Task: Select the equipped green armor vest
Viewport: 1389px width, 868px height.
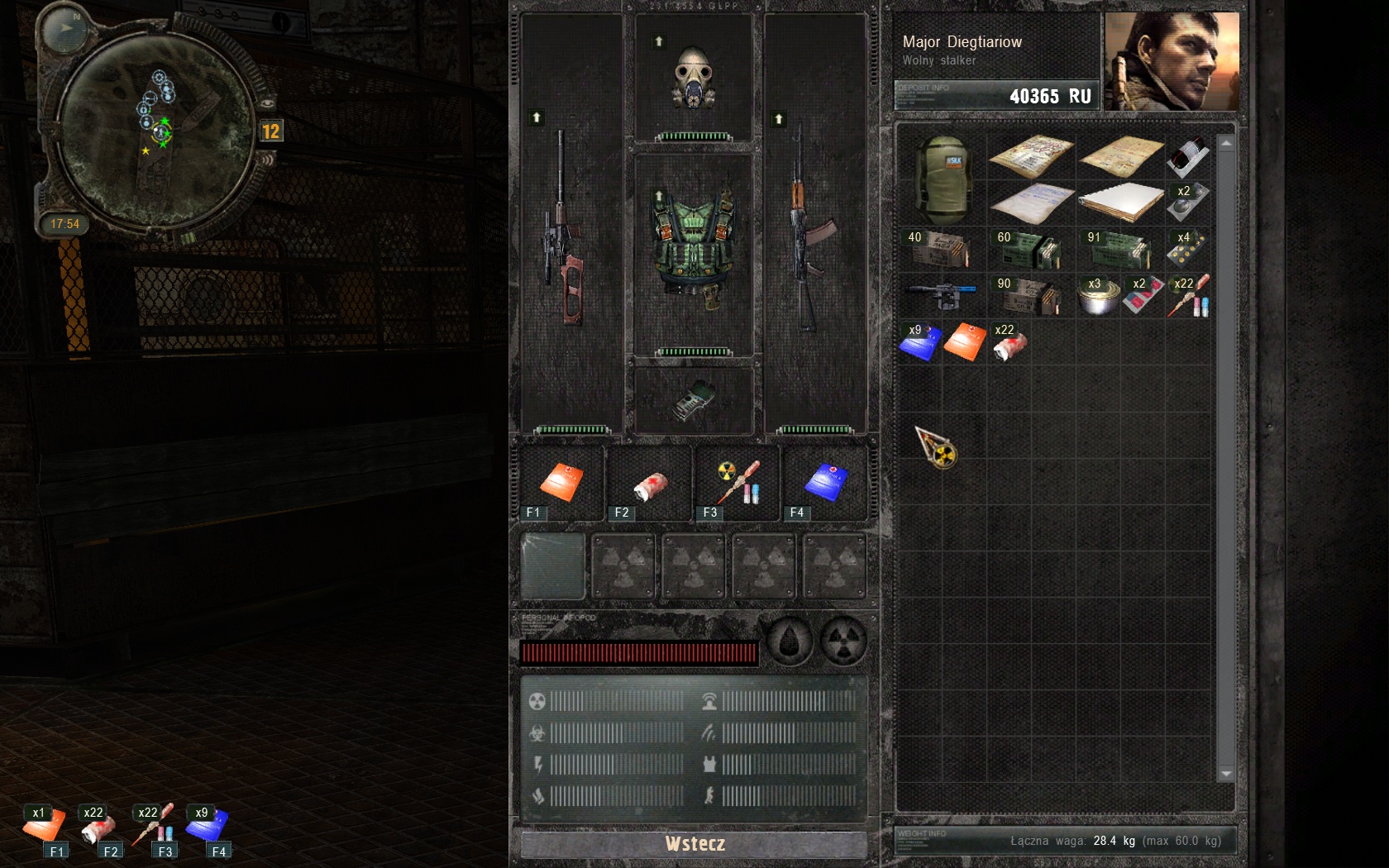Action: 694,252
